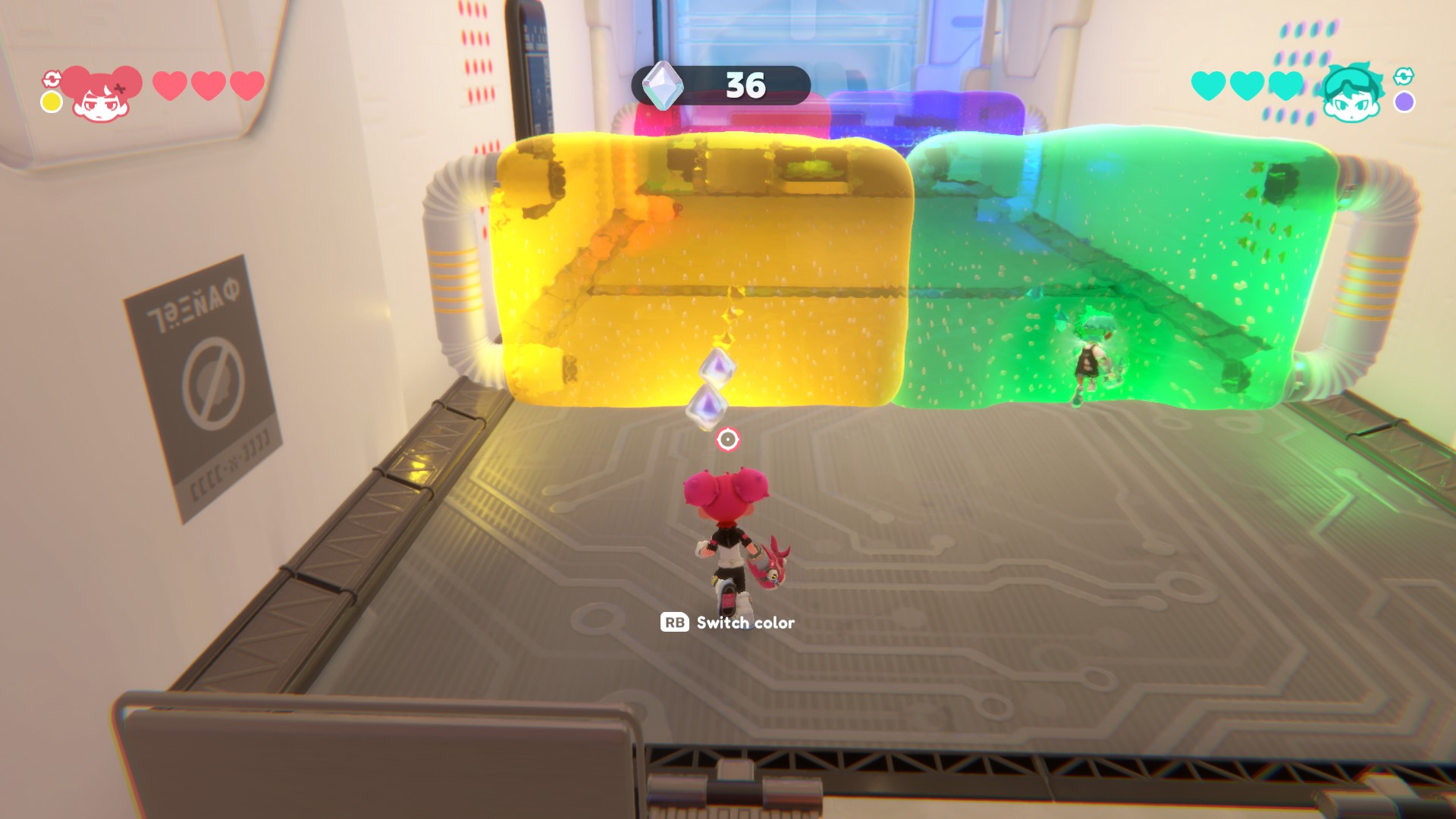This screenshot has width=1456, height=819.
Task: Click the crystal gem counter icon
Action: click(662, 85)
